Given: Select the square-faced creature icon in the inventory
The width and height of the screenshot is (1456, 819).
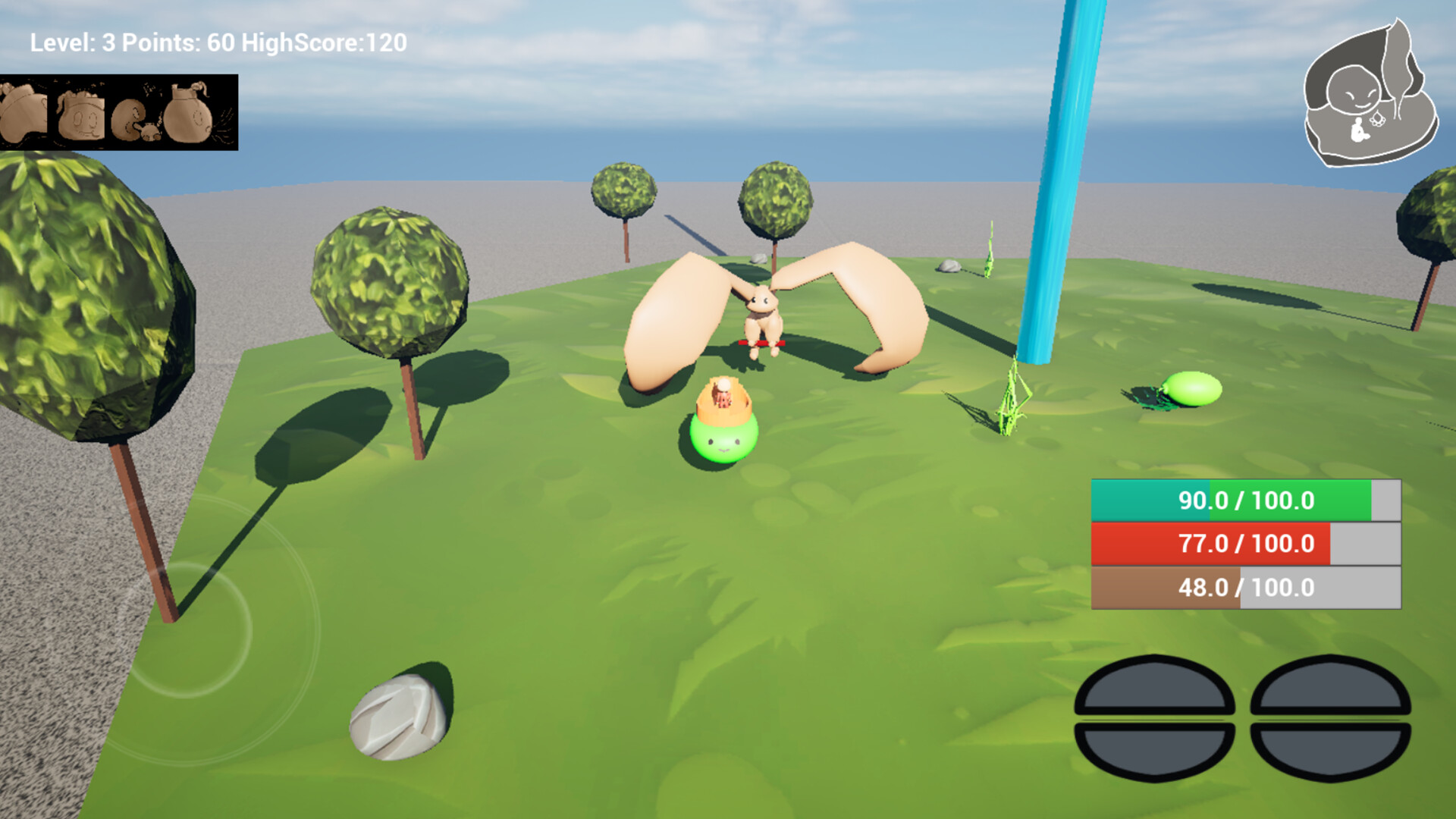Looking at the screenshot, I should click(x=83, y=114).
